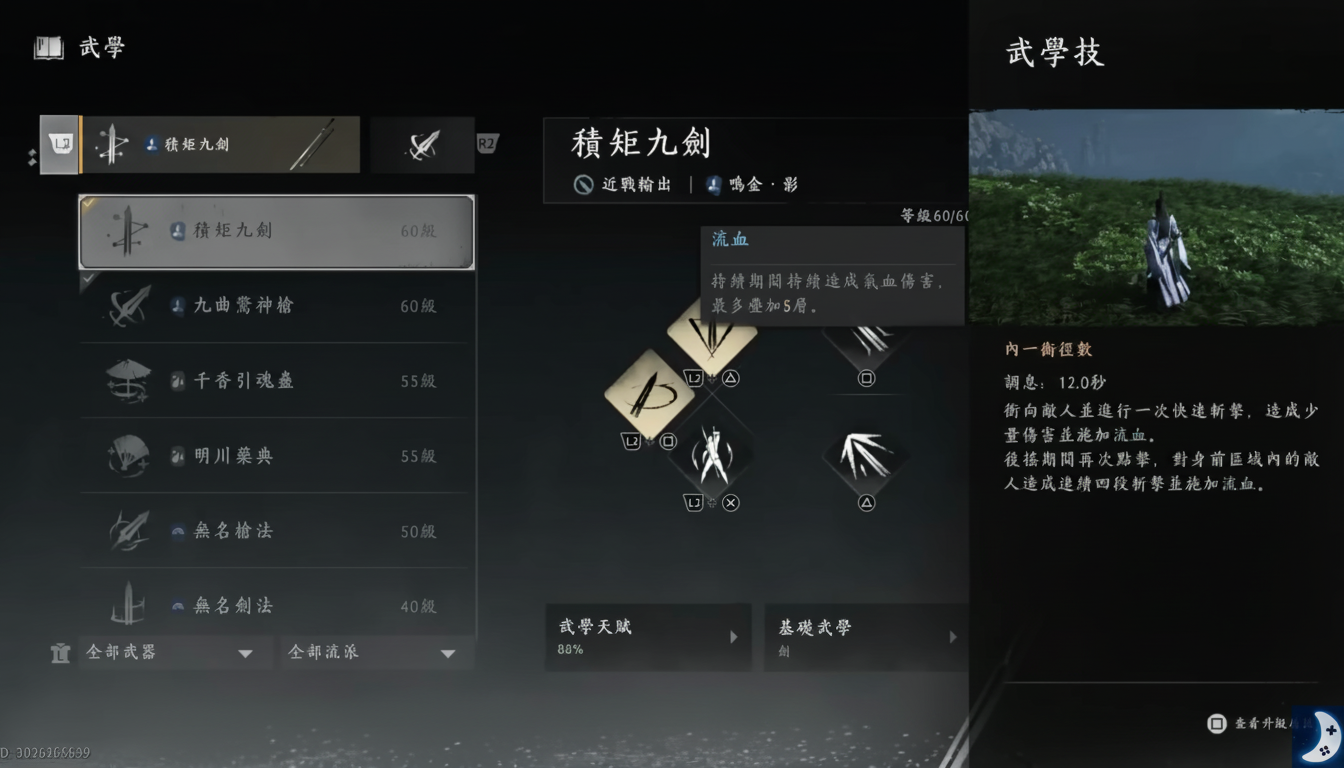Screen dimensions: 1344x768
Task: Open the 全部武器 filter dropdown
Action: (x=175, y=652)
